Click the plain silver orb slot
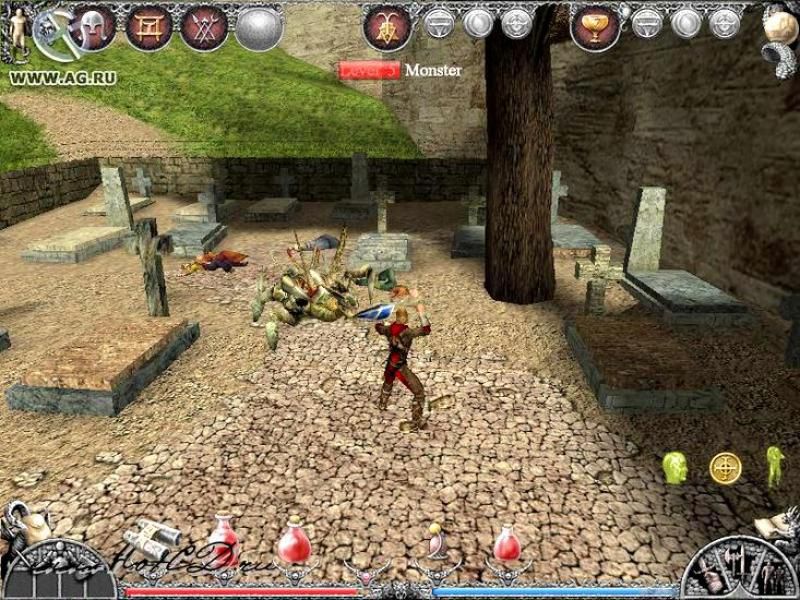This screenshot has width=800, height=600. point(258,27)
